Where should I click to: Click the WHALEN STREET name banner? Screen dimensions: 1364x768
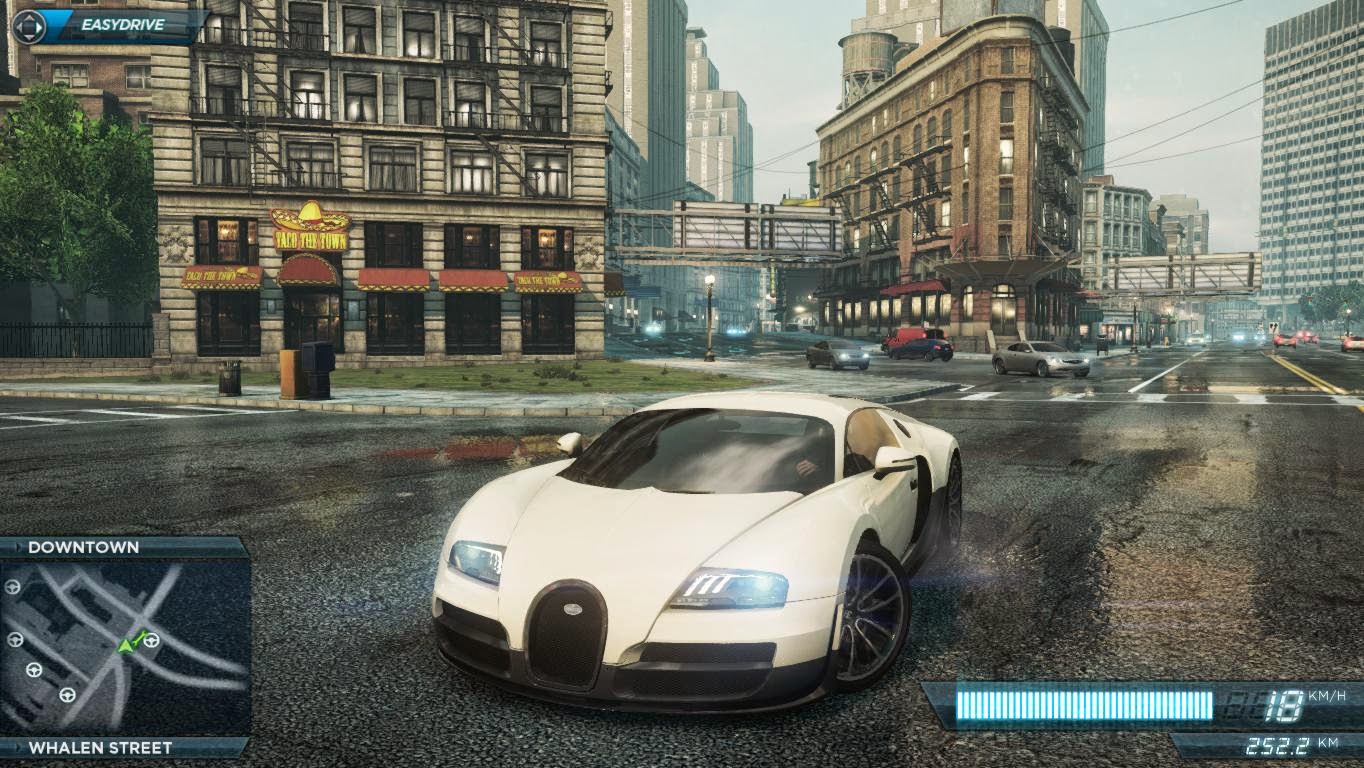100,747
